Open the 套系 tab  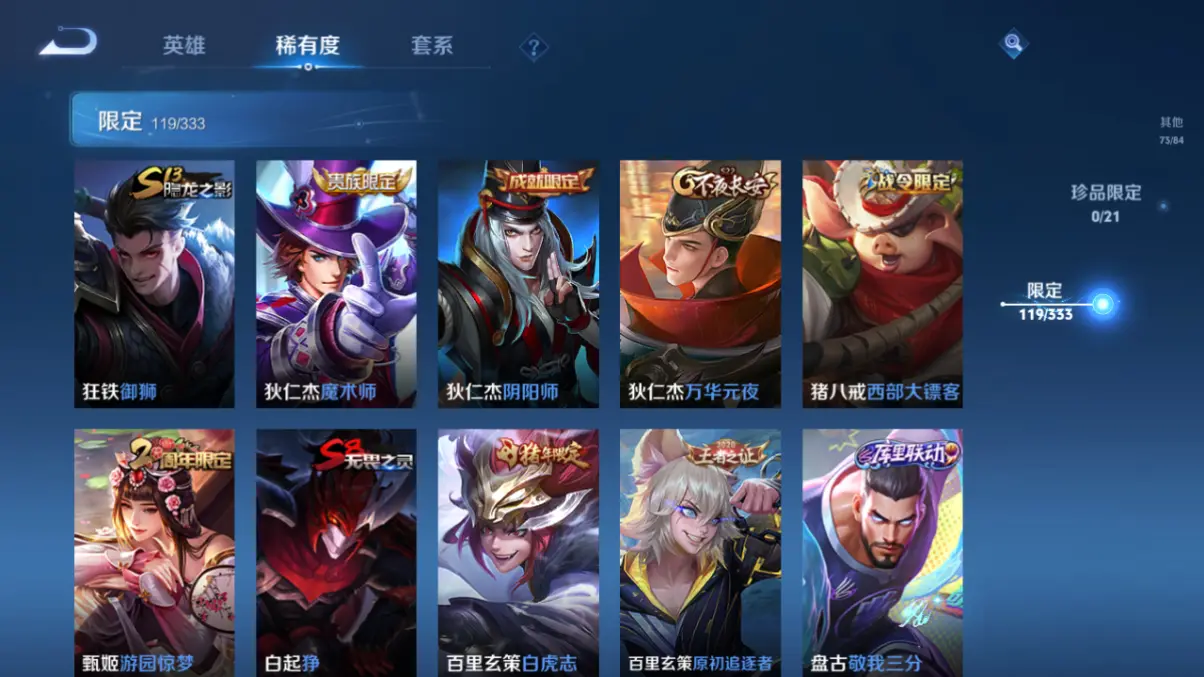click(432, 46)
